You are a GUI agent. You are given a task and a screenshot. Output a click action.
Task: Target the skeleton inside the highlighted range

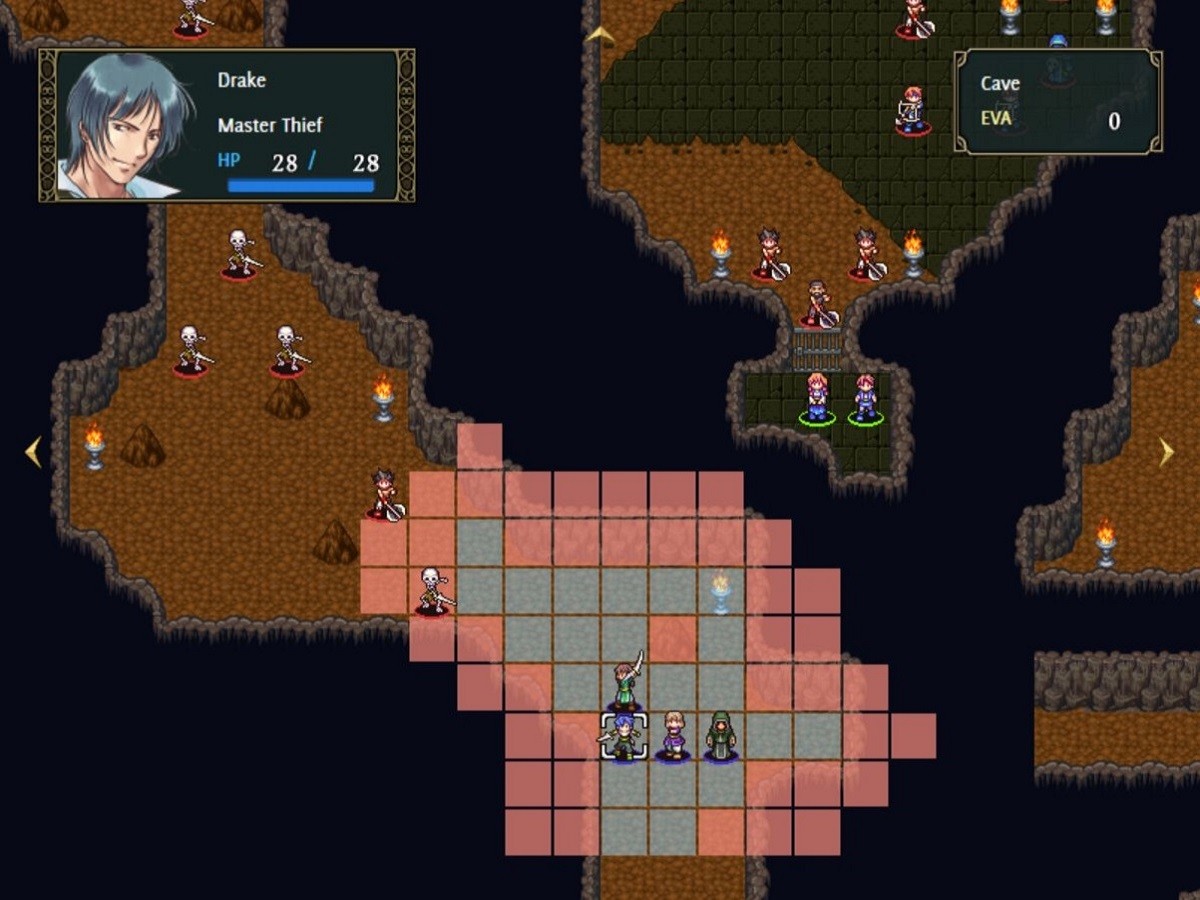[433, 591]
